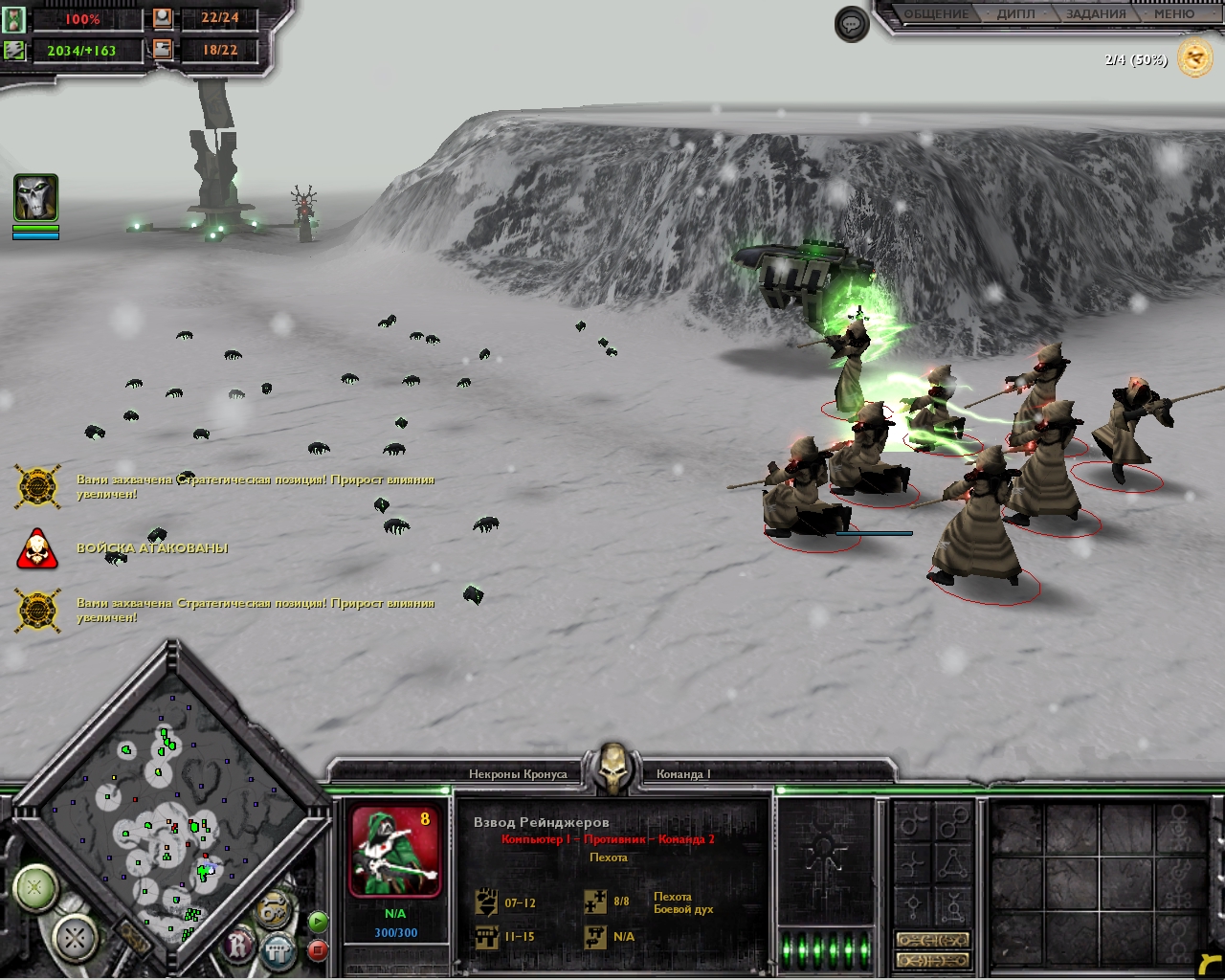
Task: Show the ЗАДАНИЯ objectives tab
Action: coord(1095,14)
